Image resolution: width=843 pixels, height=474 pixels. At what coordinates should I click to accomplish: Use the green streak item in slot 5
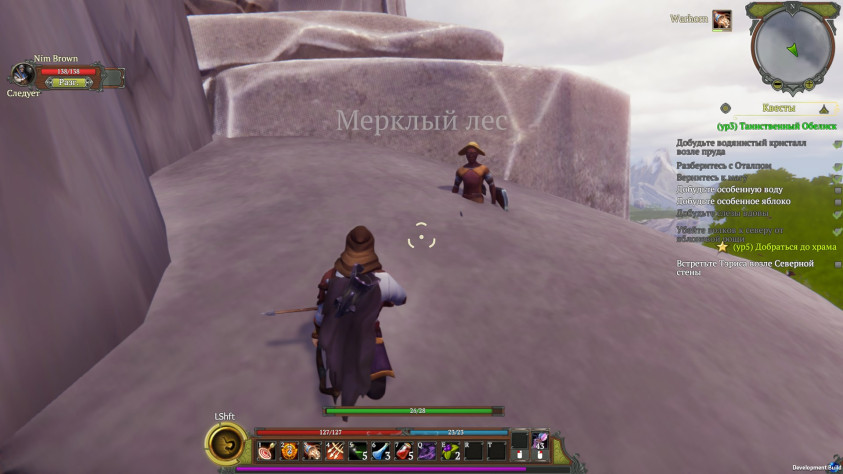[x=357, y=451]
